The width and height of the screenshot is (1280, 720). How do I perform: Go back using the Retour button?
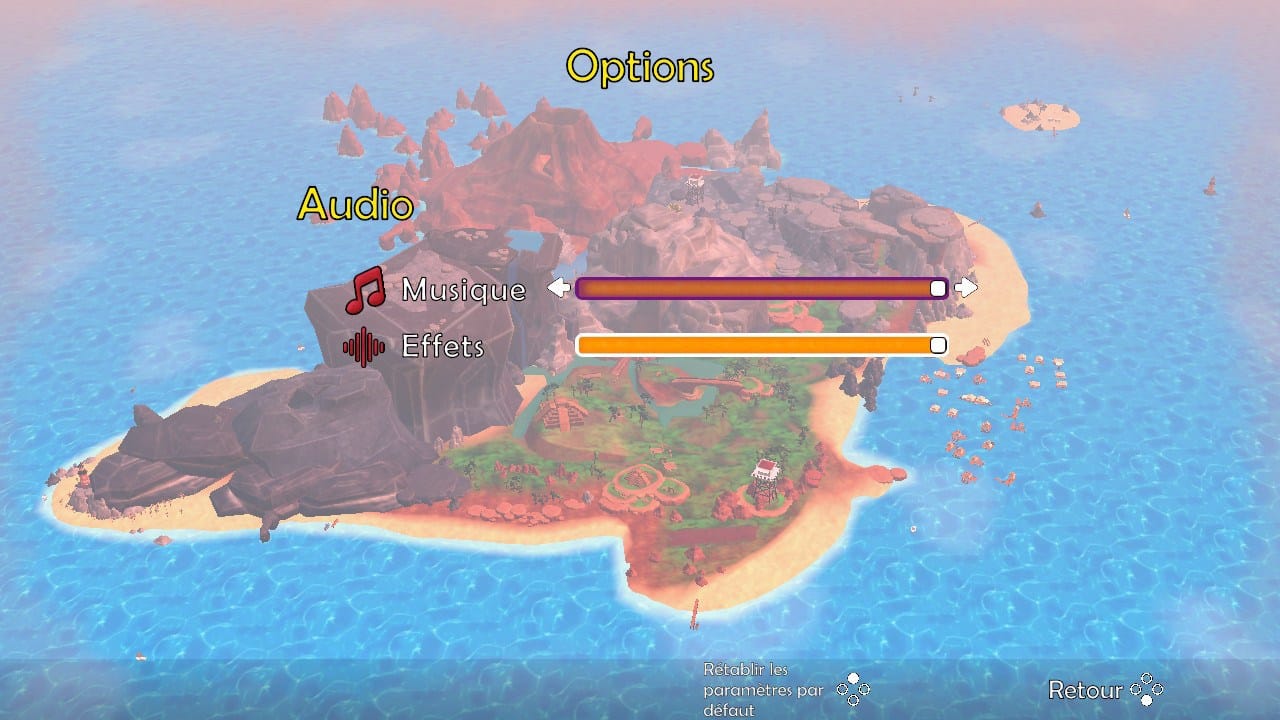[1104, 689]
